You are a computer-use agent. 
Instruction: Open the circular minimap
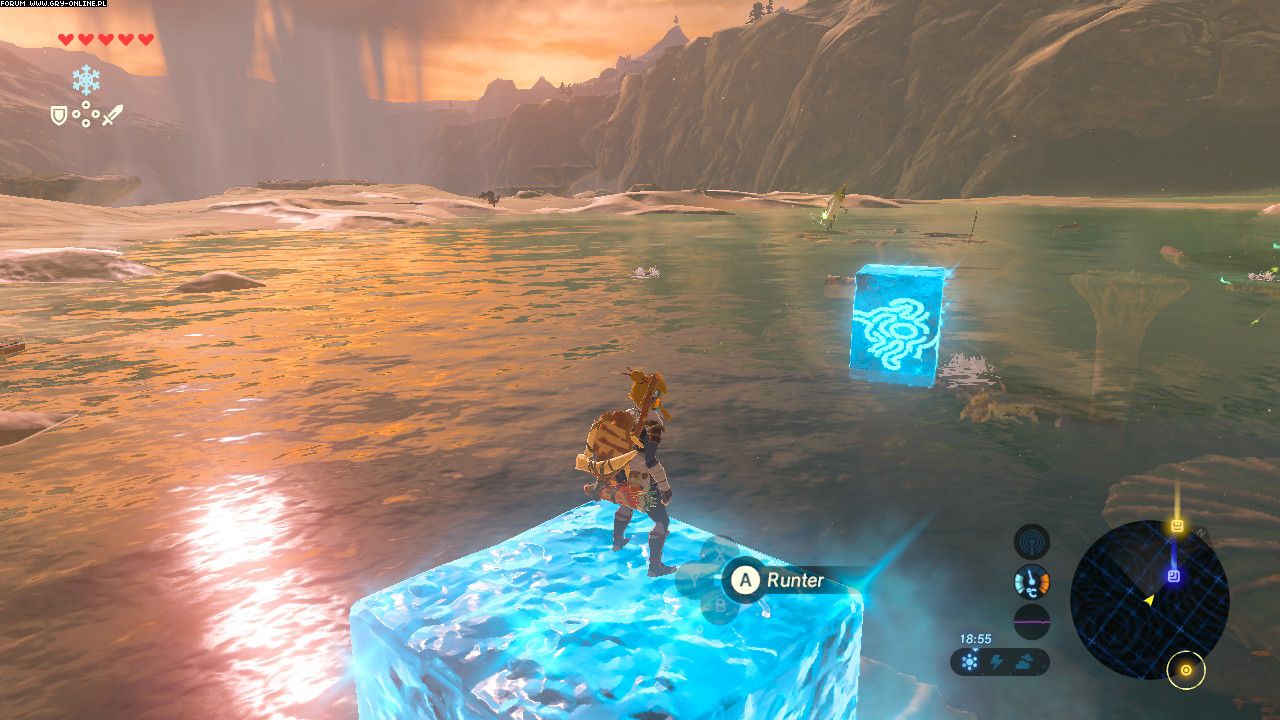coord(1149,599)
